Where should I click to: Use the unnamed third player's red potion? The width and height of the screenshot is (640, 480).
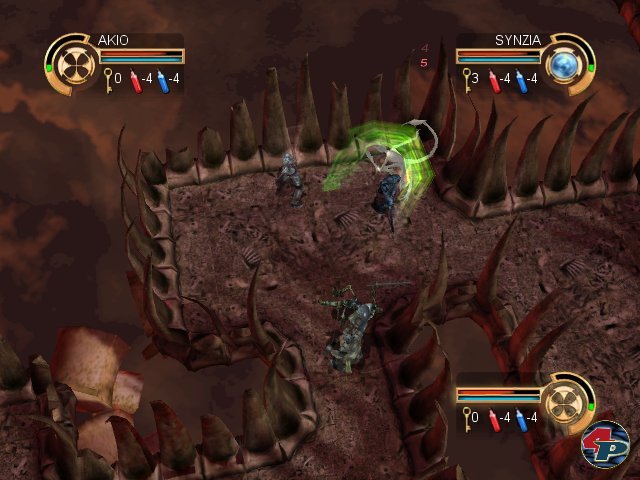pyautogui.click(x=494, y=416)
